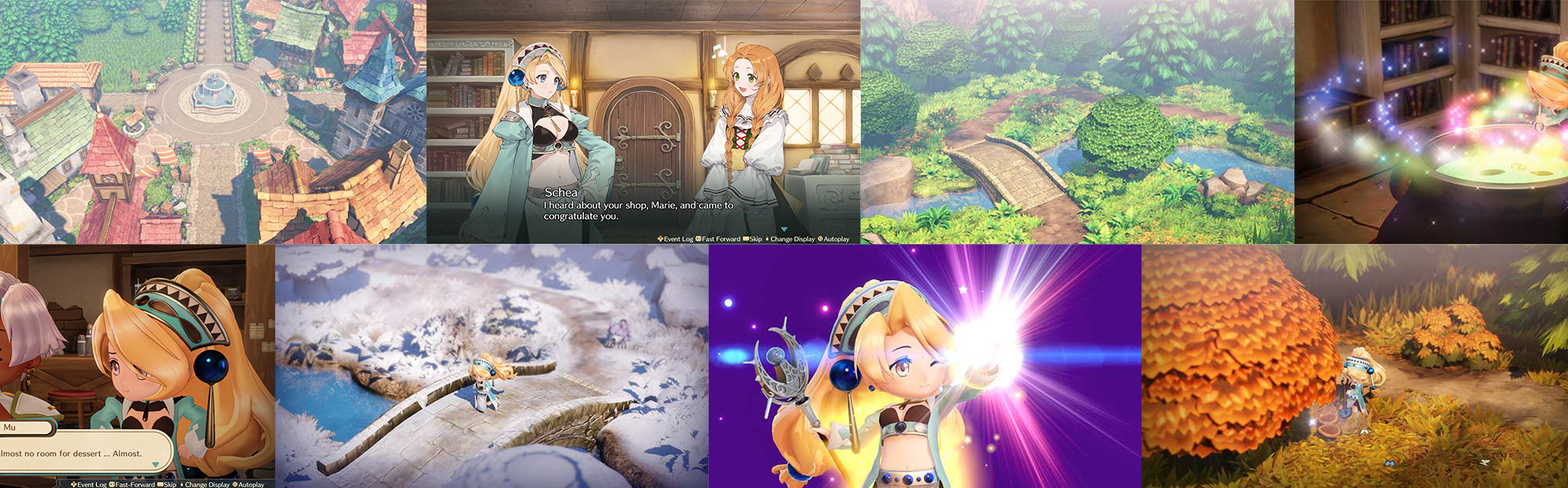Select Change Display below Mu's dialogue box
Screen dimensions: 1568x488
(205, 484)
